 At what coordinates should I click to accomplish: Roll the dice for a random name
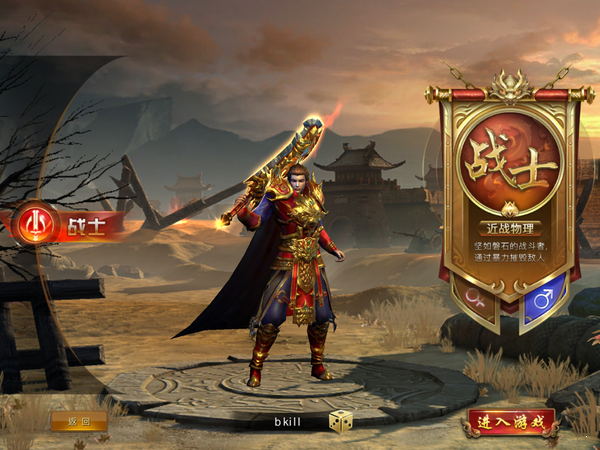pos(340,421)
